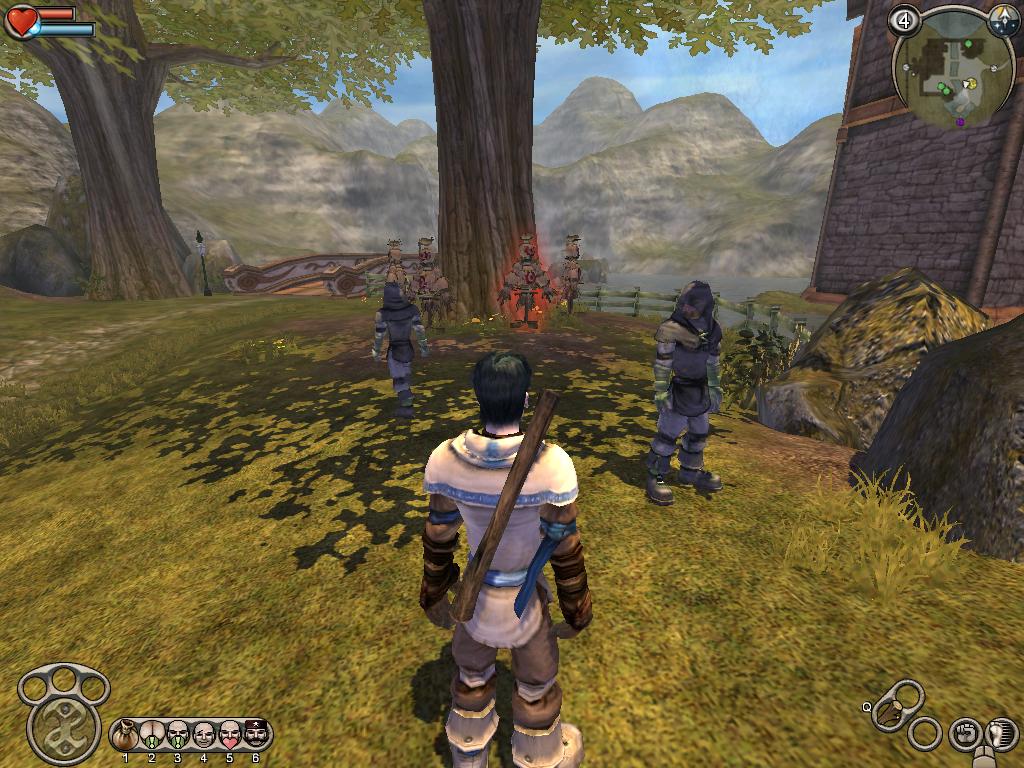The image size is (1024, 768).
Task: Choose the bearded bandit face in slot 6
Action: 256,735
